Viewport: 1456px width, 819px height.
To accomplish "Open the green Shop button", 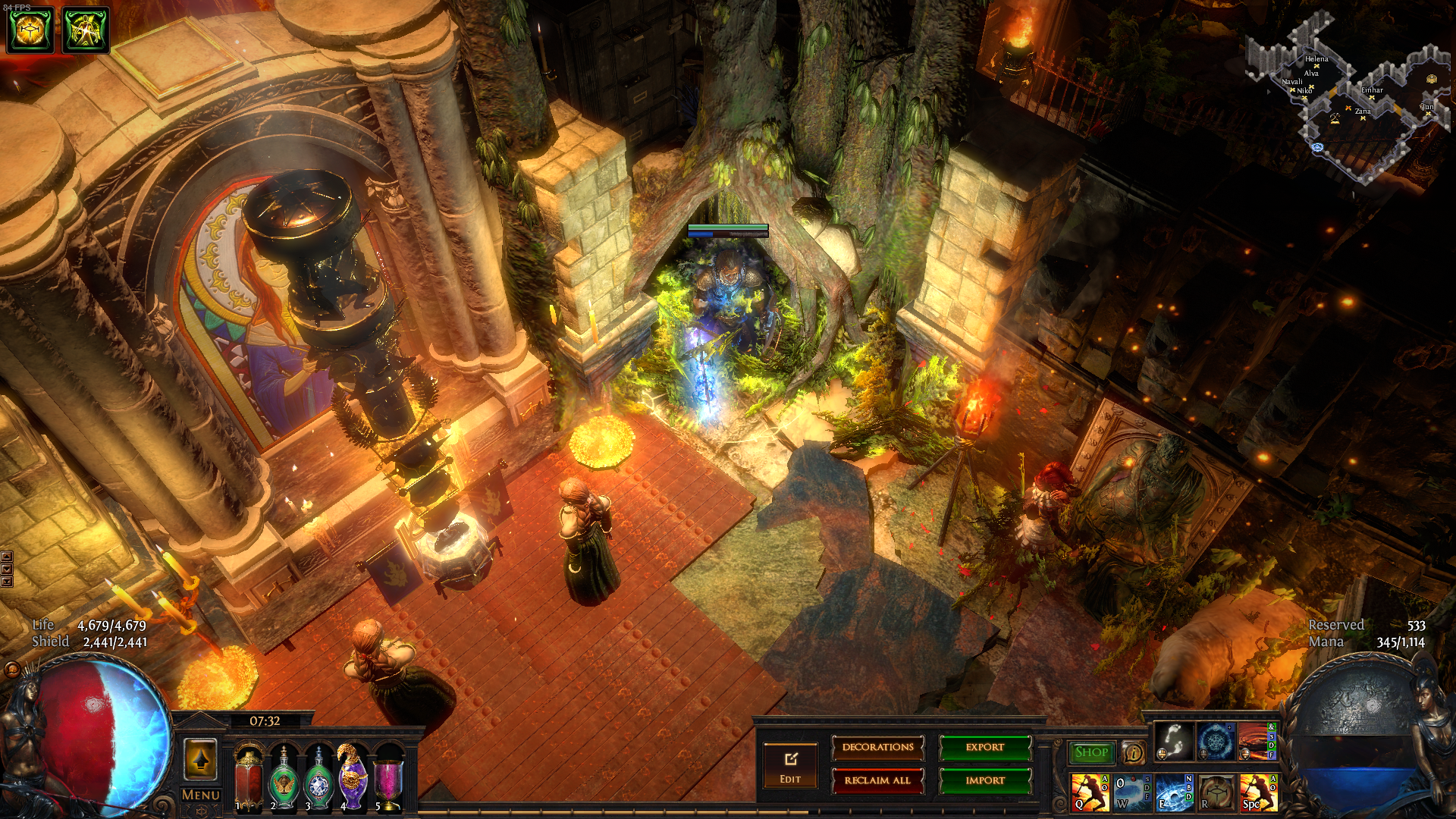I will (x=1091, y=752).
